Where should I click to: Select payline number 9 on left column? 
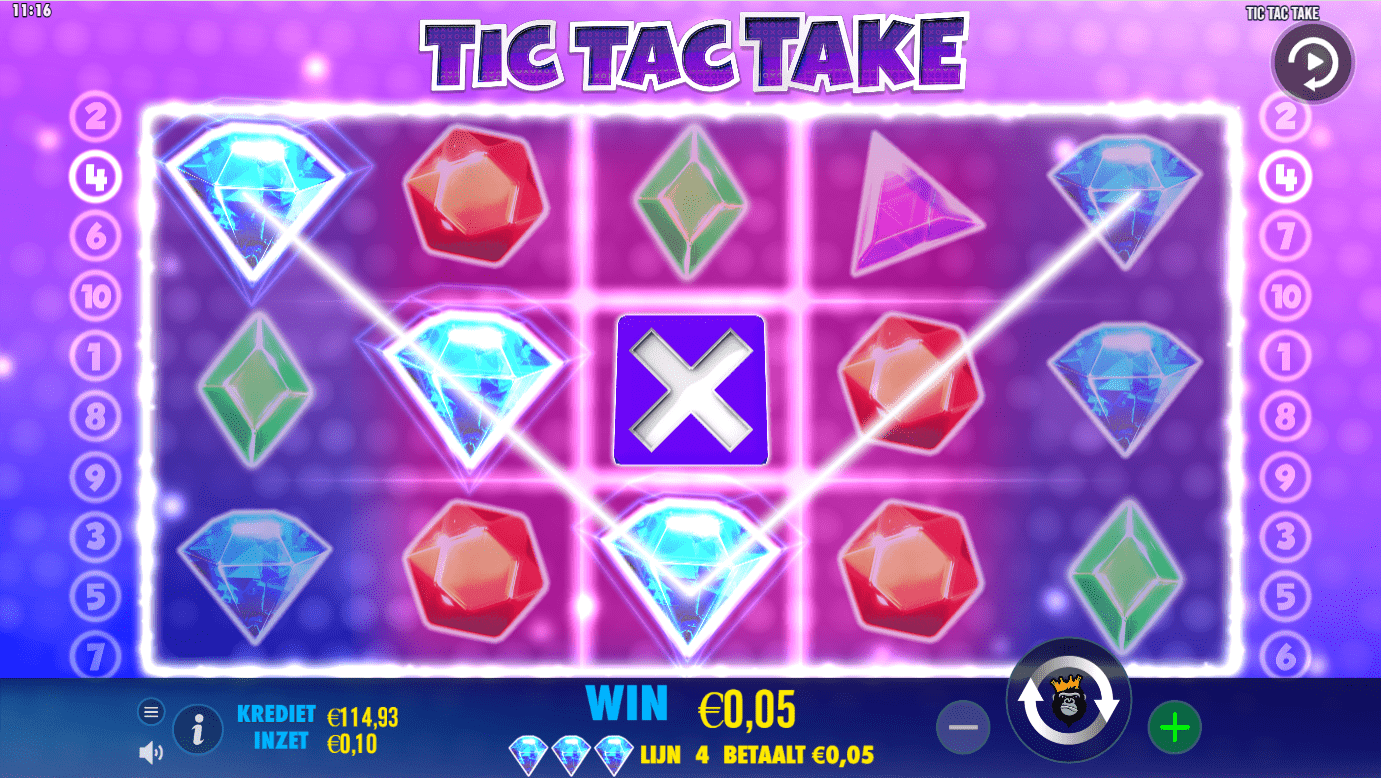tap(96, 478)
